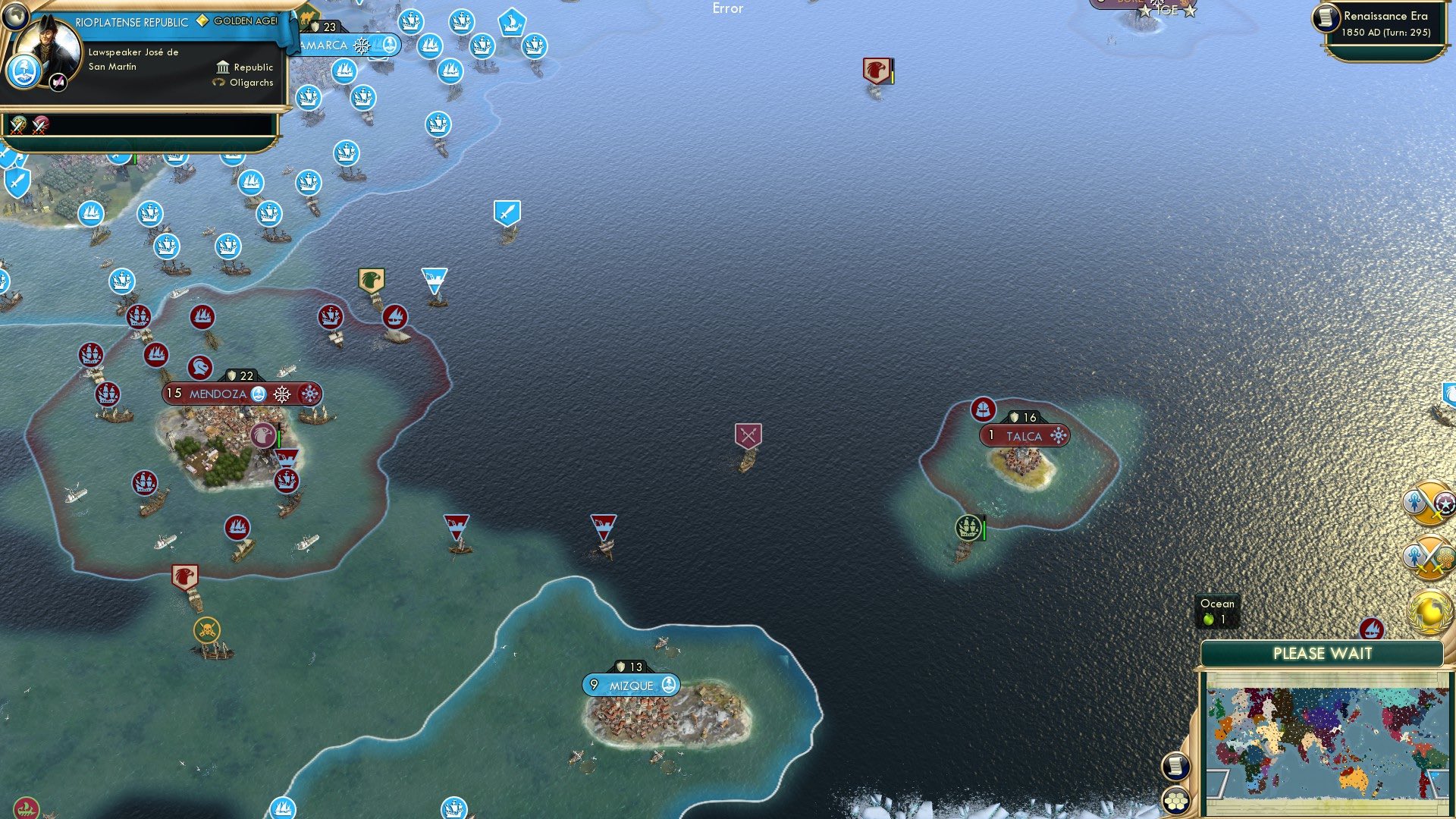Image resolution: width=1456 pixels, height=819 pixels.
Task: Click the blockade snowflake icon on Talca's banner
Action: [1057, 436]
